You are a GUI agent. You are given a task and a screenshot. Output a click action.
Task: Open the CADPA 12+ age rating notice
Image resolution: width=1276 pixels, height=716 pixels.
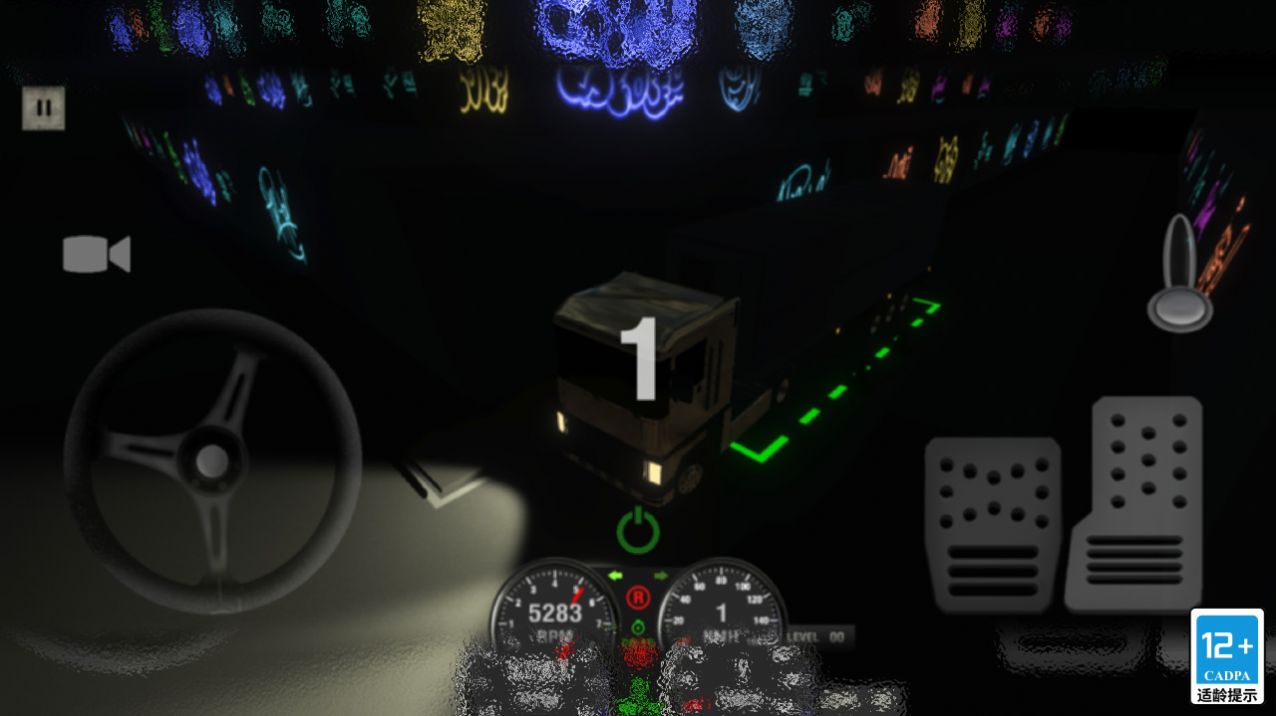click(x=1227, y=656)
